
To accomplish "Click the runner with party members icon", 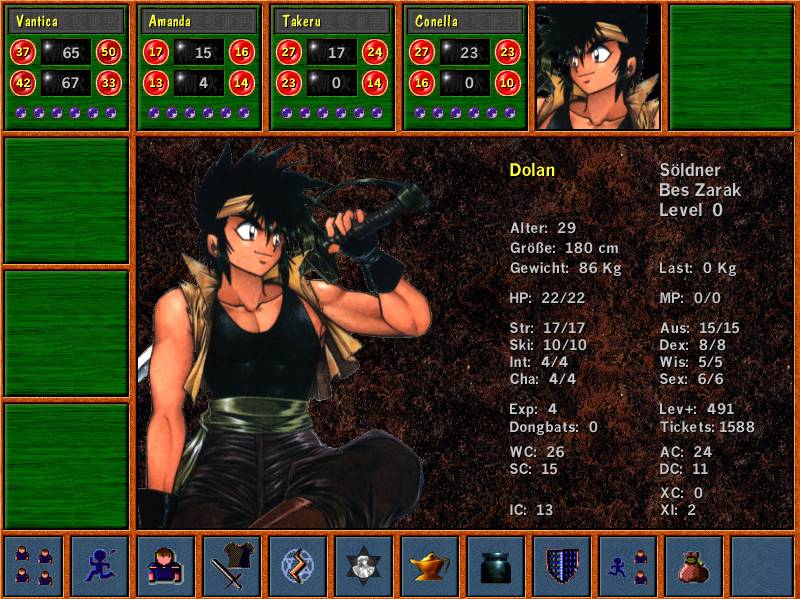I will coord(627,566).
